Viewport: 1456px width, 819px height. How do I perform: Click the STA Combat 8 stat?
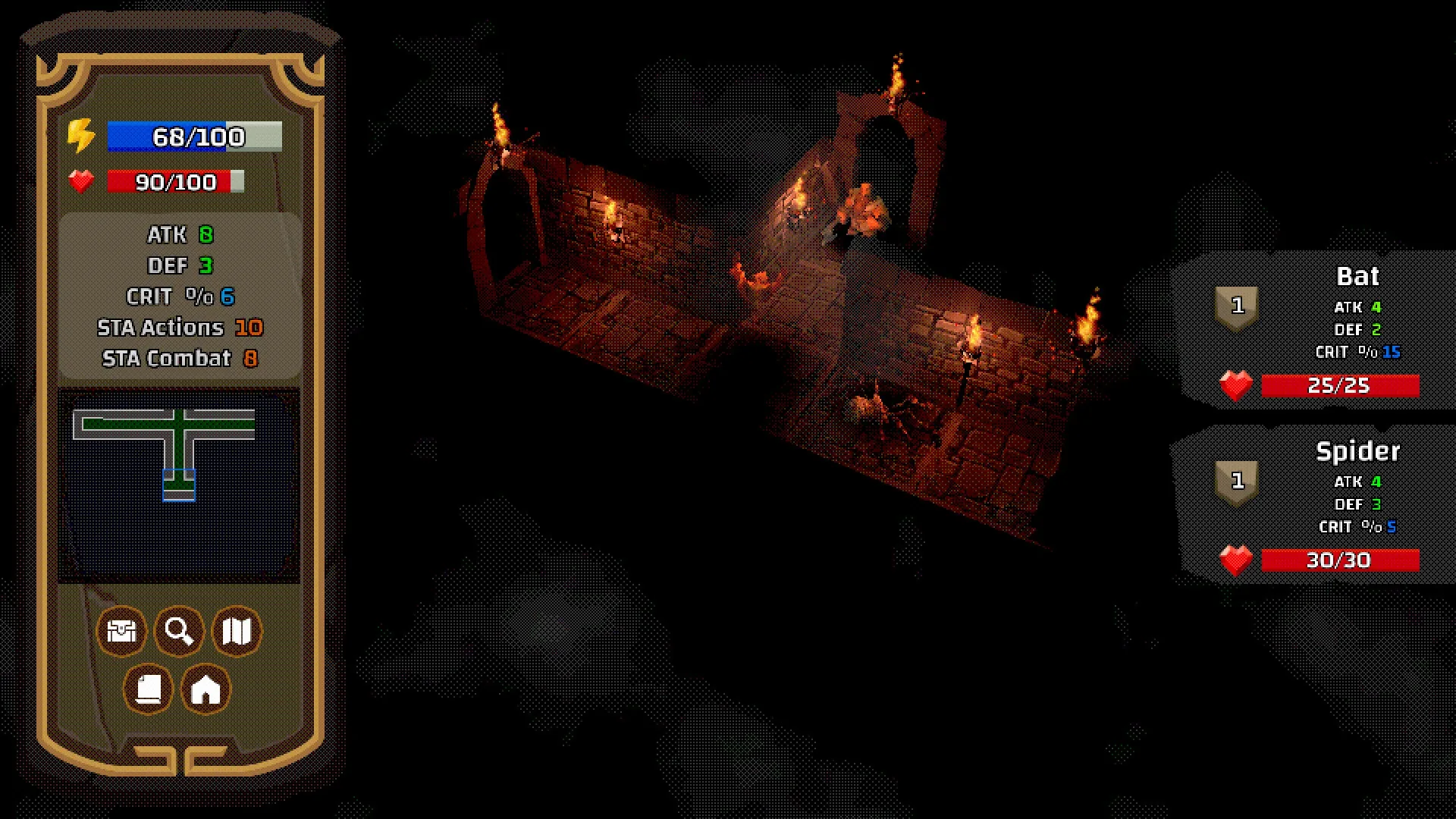[178, 358]
